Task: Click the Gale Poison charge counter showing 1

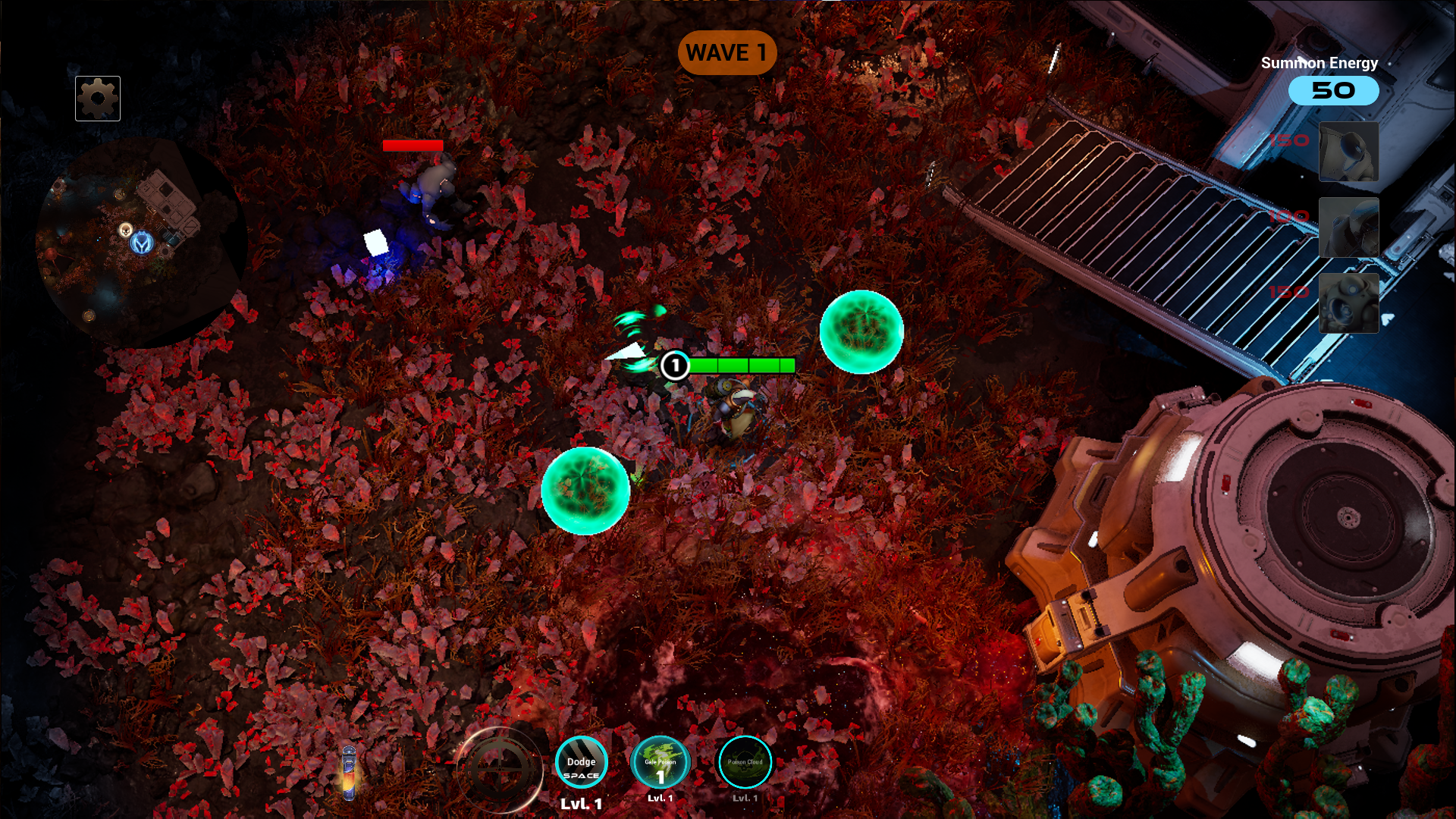Action: [661, 777]
